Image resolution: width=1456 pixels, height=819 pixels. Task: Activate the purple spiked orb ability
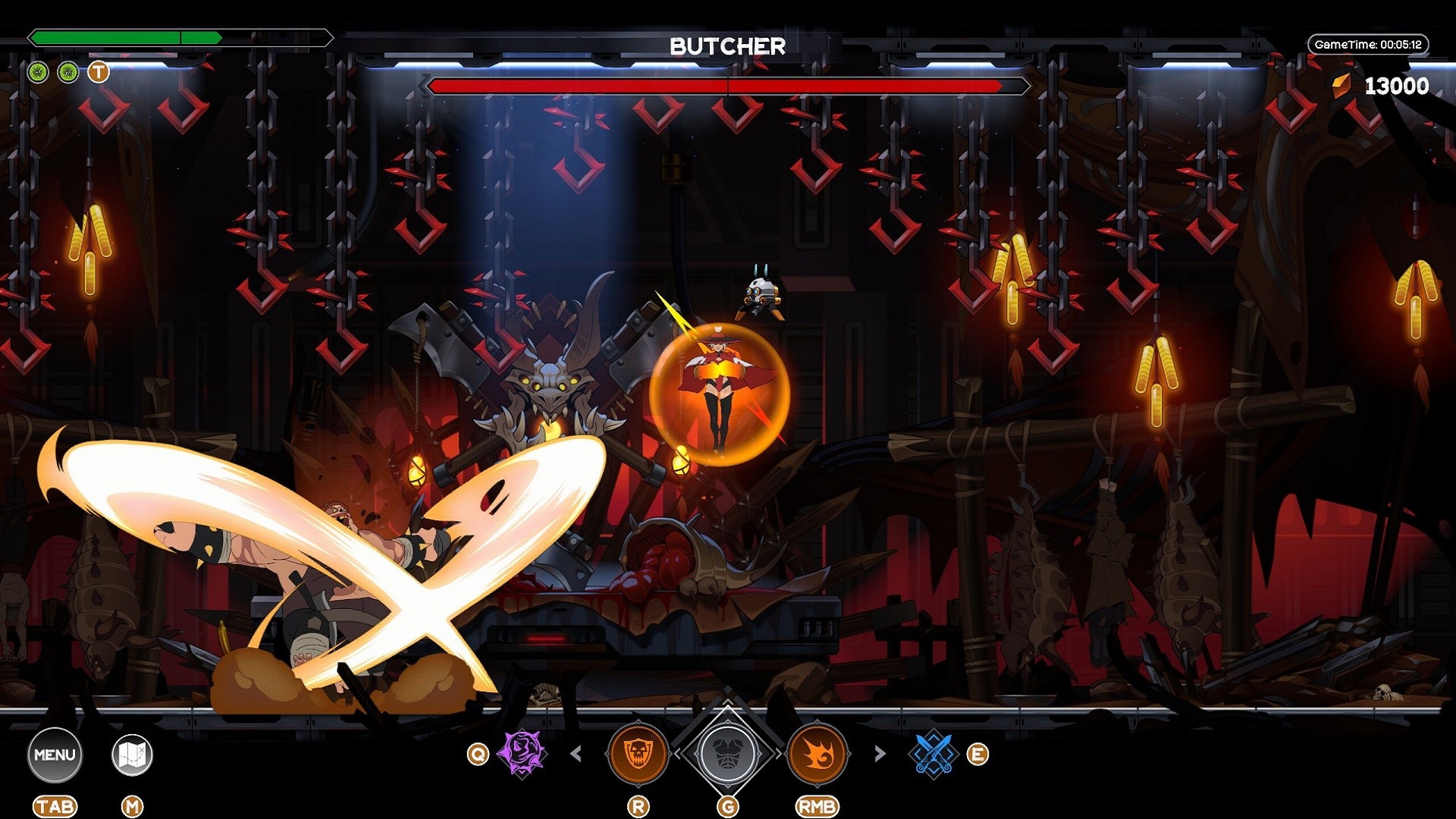[x=522, y=753]
